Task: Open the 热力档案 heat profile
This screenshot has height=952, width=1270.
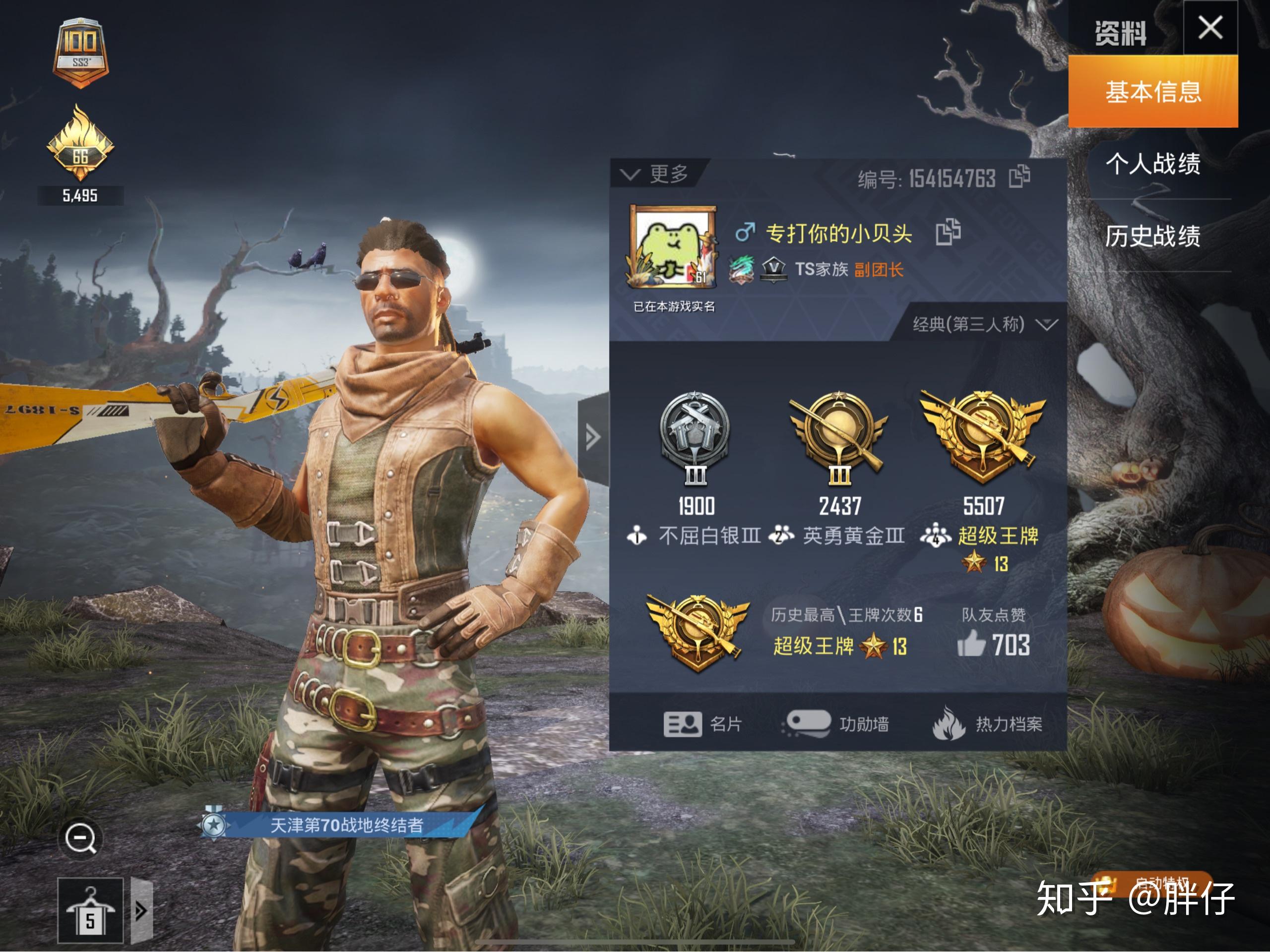Action: coord(987,724)
